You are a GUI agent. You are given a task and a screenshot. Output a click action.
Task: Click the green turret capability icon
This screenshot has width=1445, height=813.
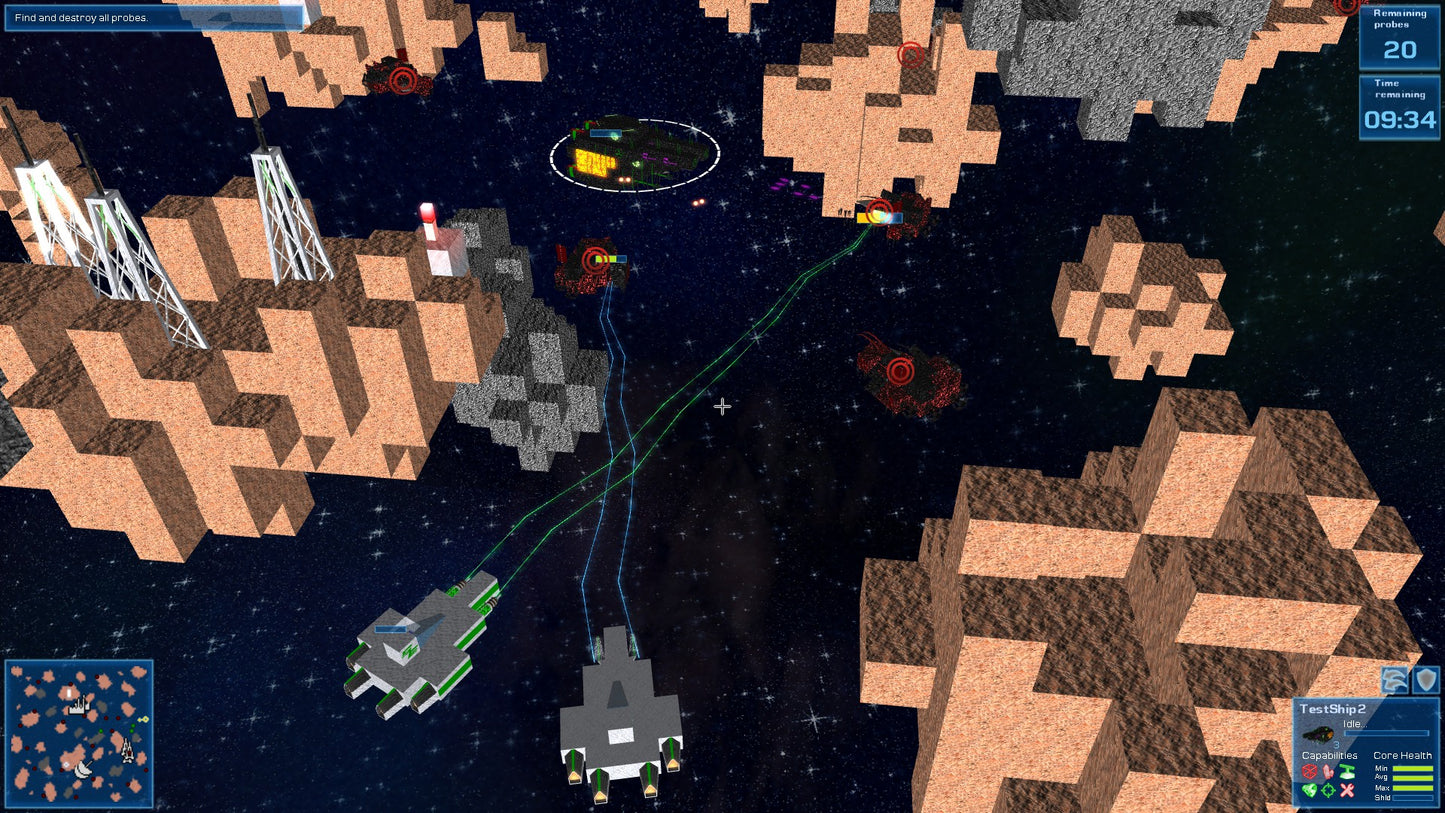[x=1347, y=772]
